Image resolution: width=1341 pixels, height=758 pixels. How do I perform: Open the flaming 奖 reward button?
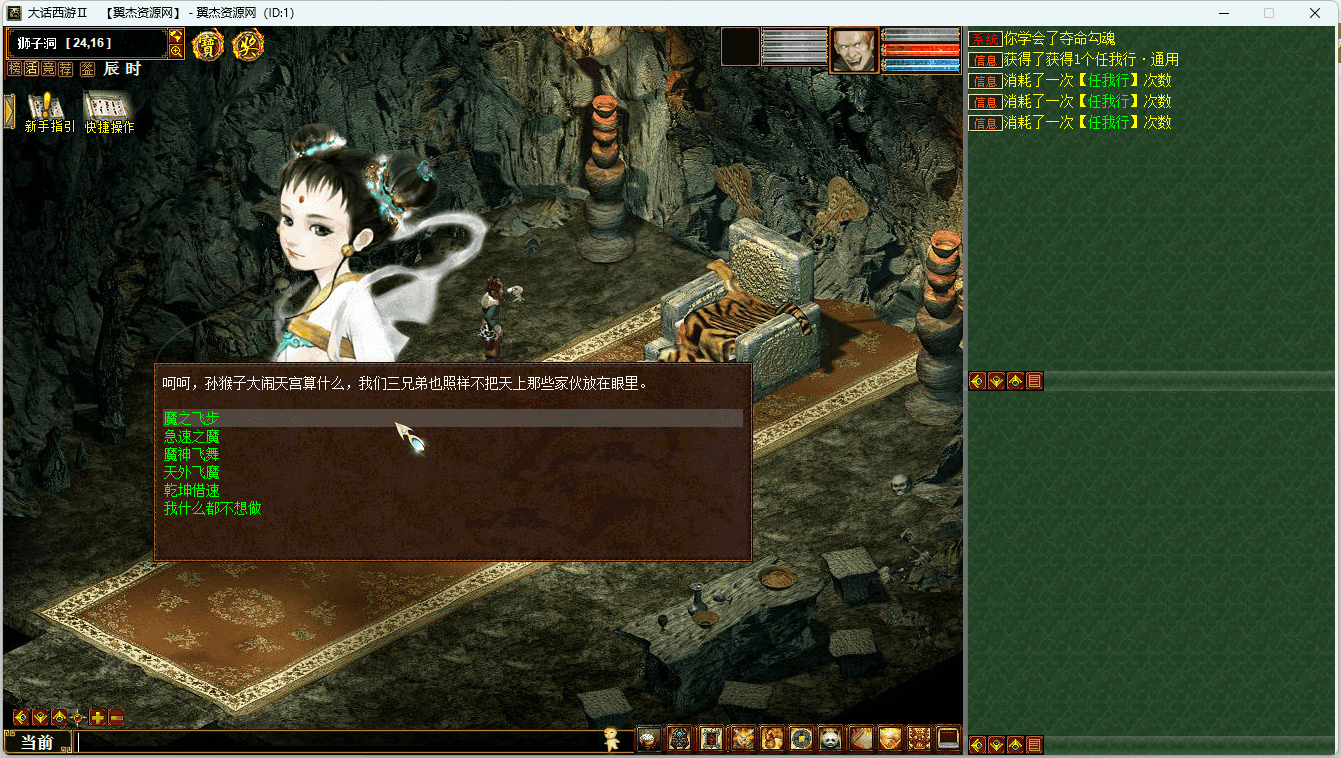tap(247, 45)
